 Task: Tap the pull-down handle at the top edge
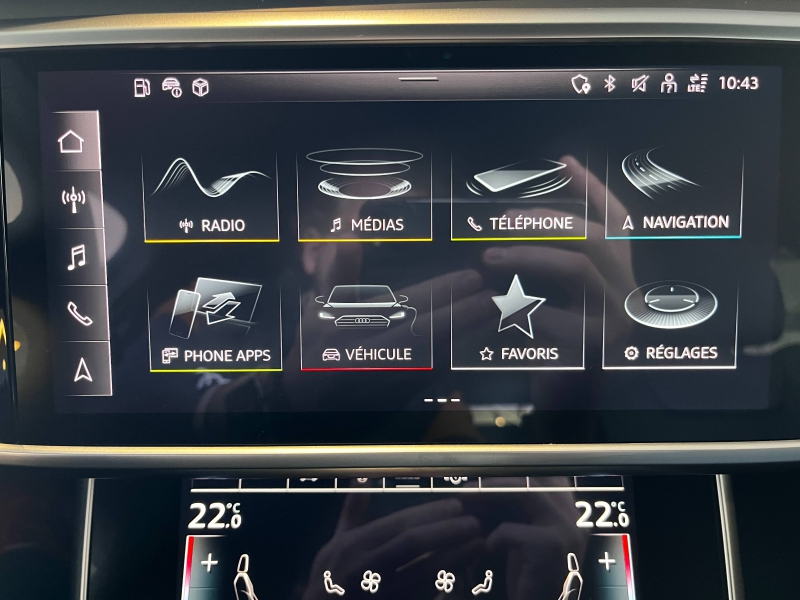(x=418, y=78)
